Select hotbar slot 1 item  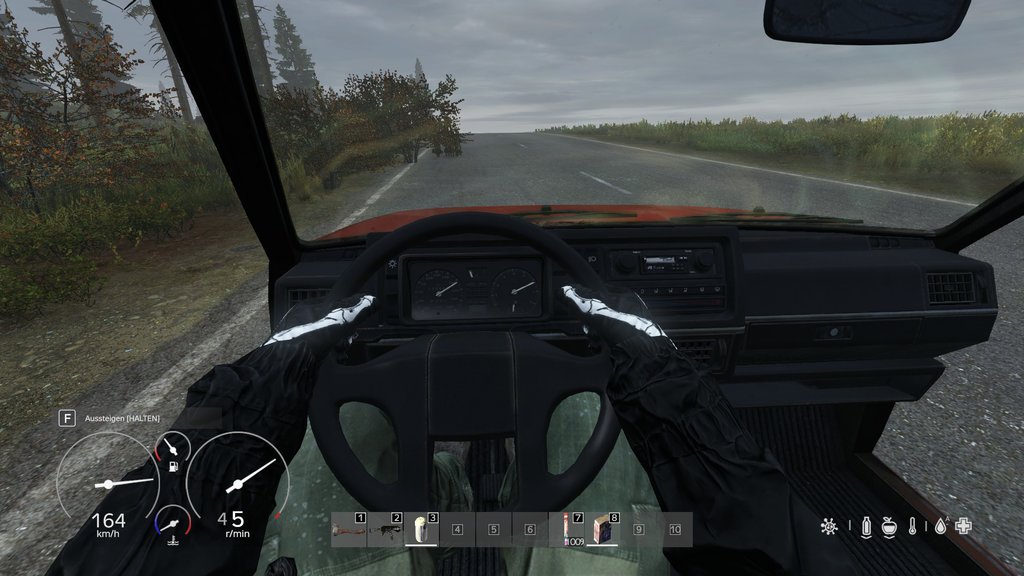(x=350, y=529)
